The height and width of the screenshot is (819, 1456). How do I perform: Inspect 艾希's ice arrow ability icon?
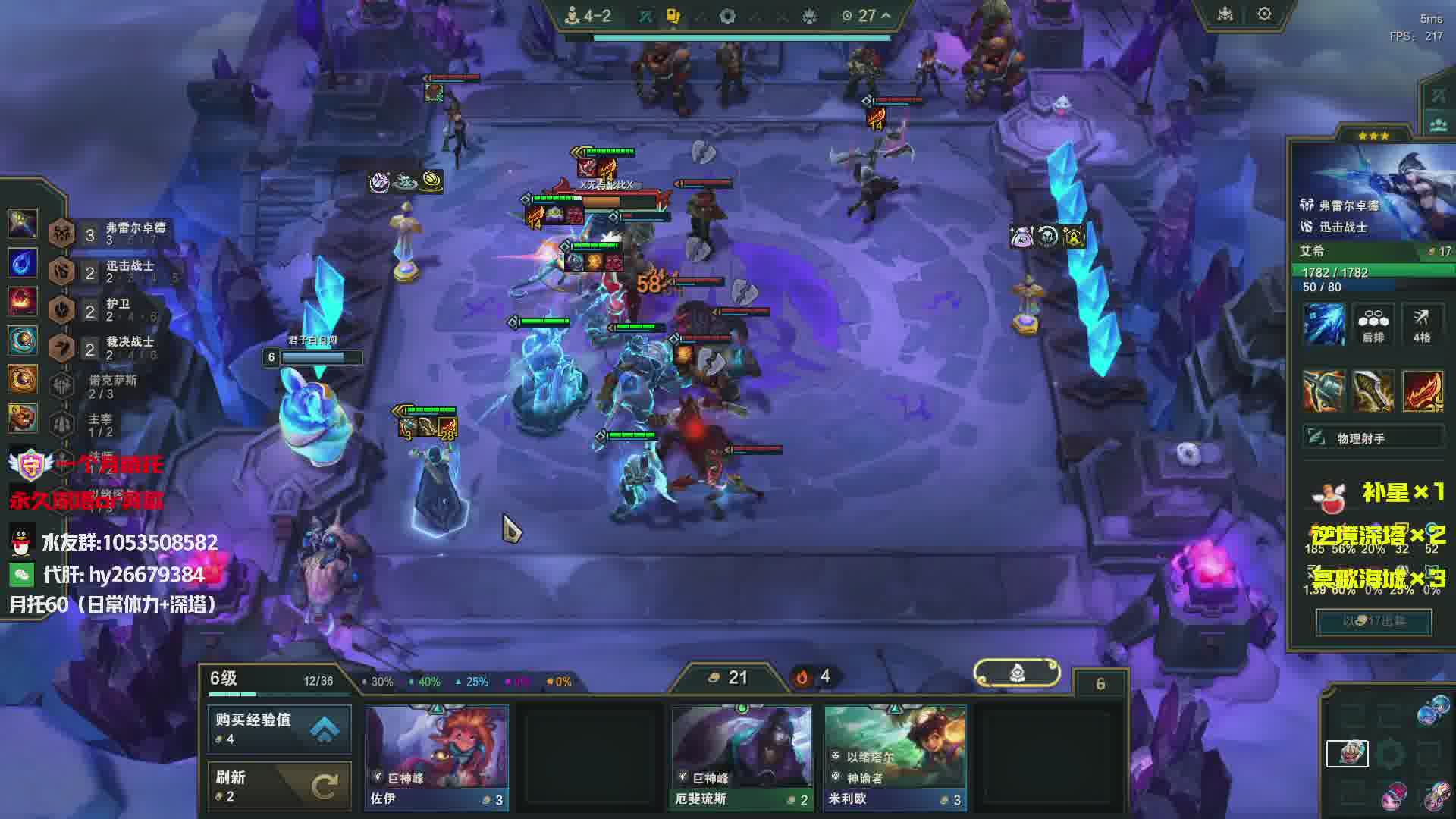(1324, 324)
